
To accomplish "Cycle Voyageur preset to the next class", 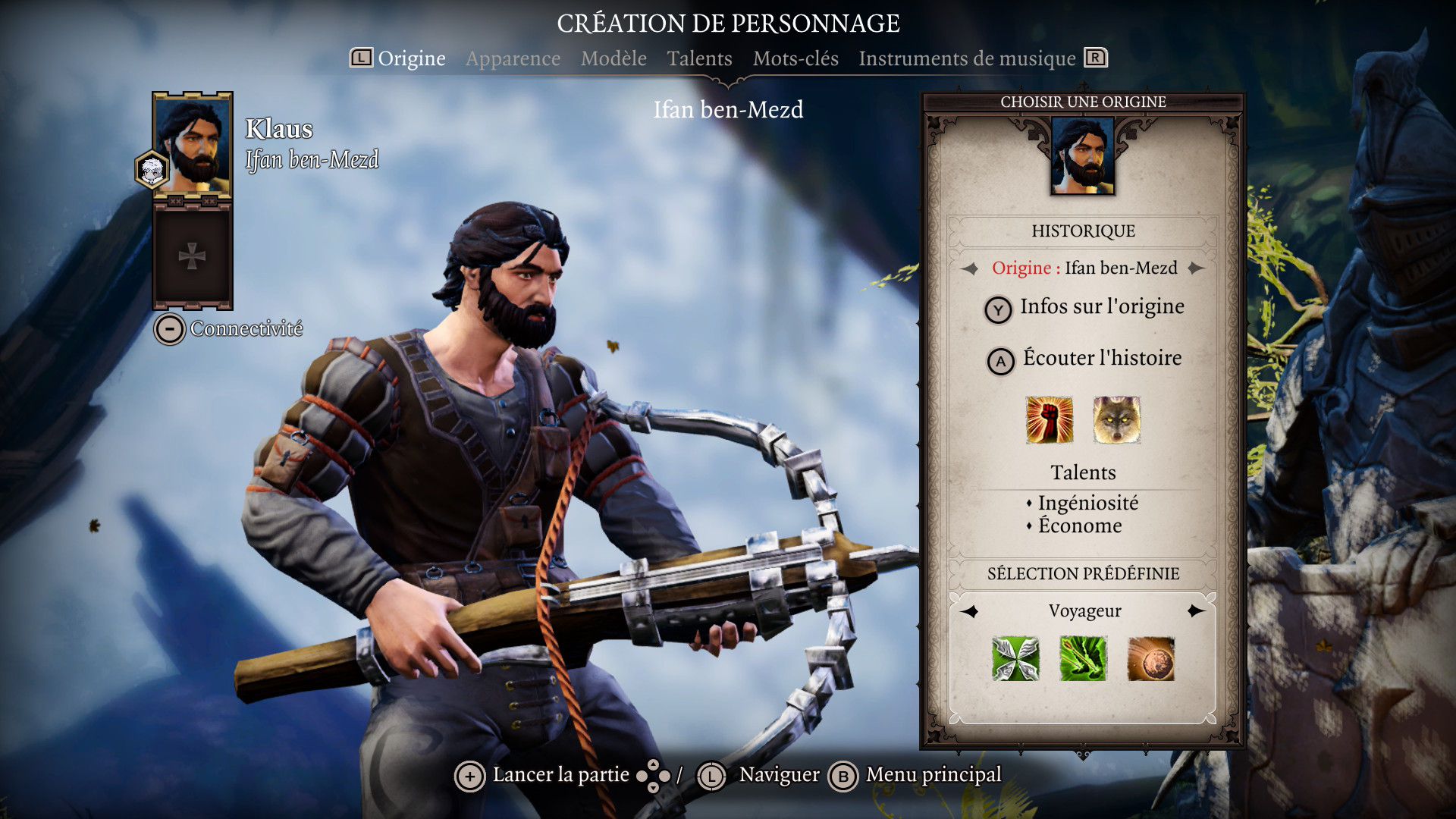I will click(x=1197, y=611).
